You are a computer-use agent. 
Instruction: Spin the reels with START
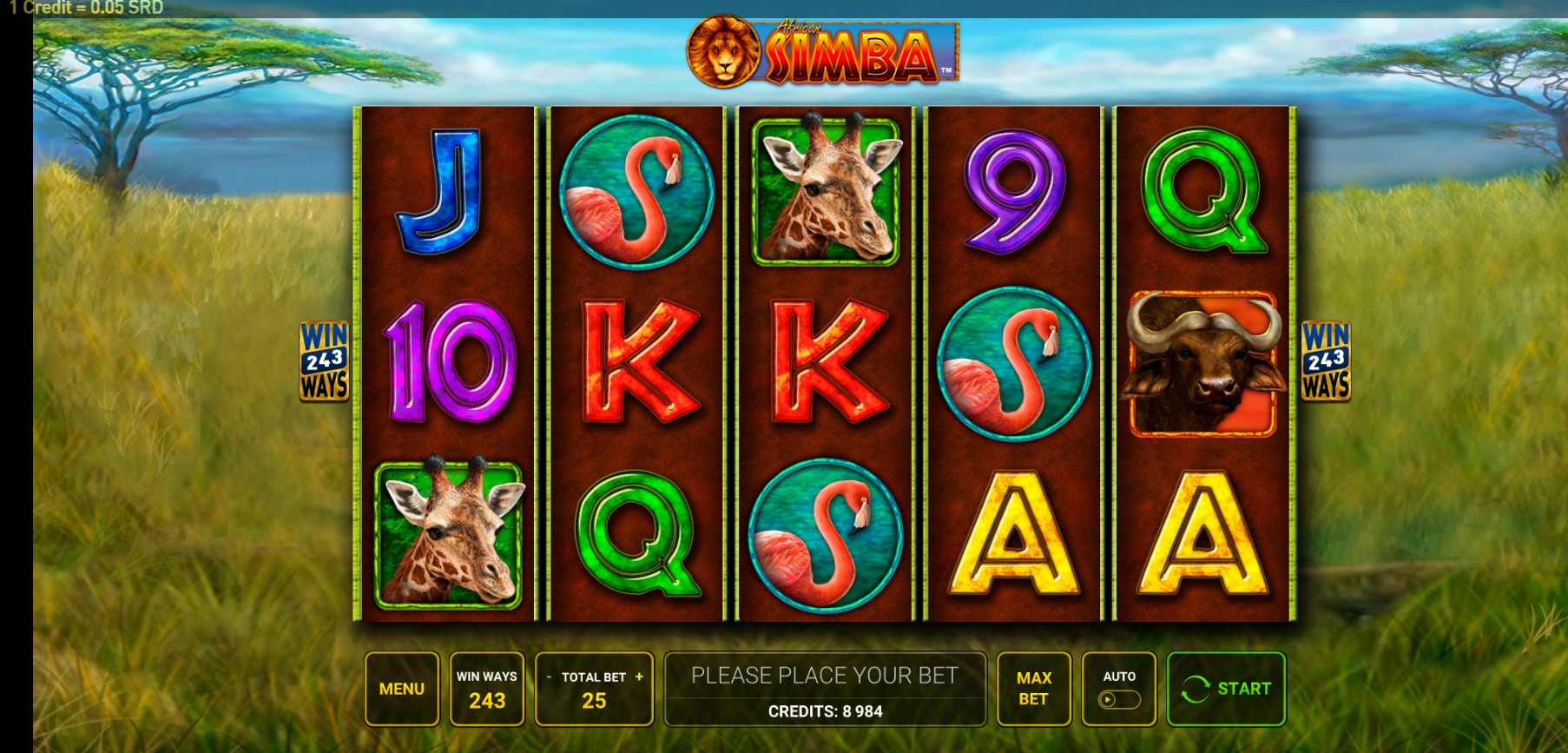(1226, 689)
